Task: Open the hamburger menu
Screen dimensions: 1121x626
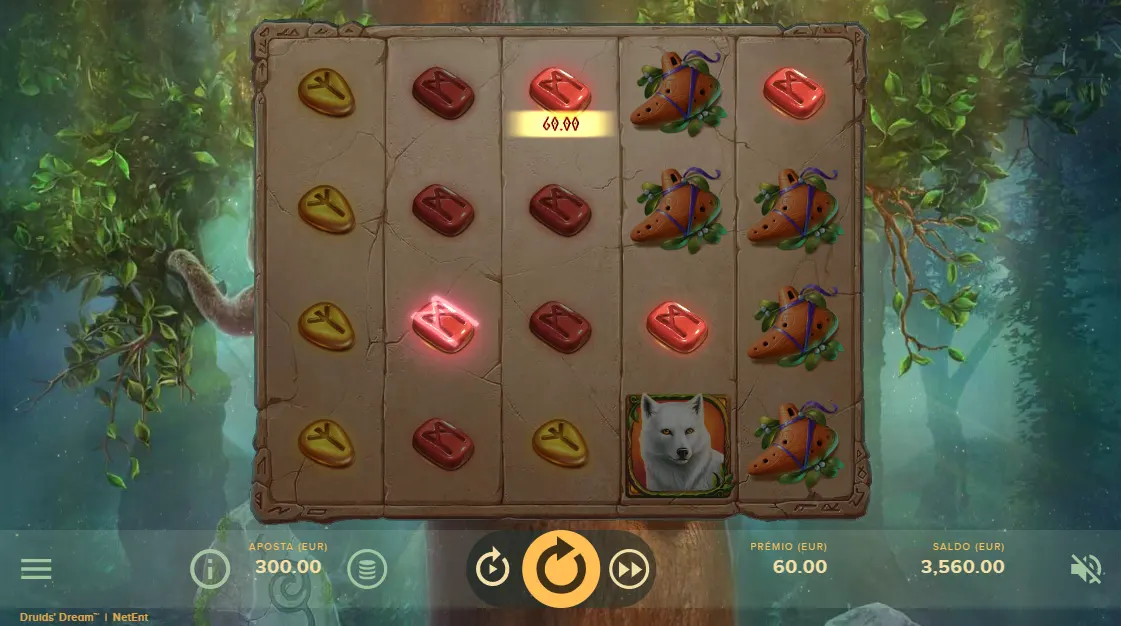Action: 36,569
